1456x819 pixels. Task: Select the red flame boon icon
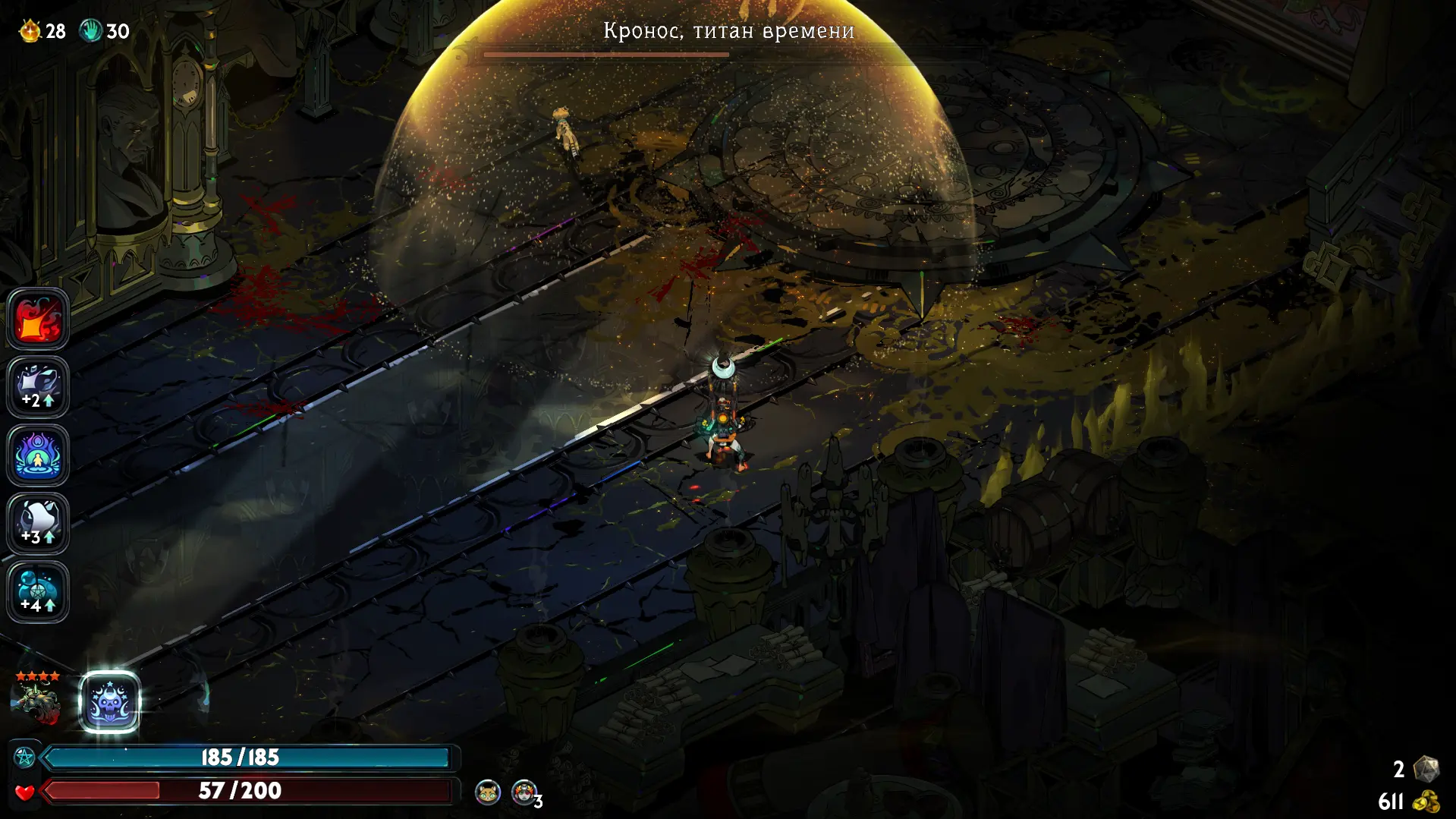[38, 319]
